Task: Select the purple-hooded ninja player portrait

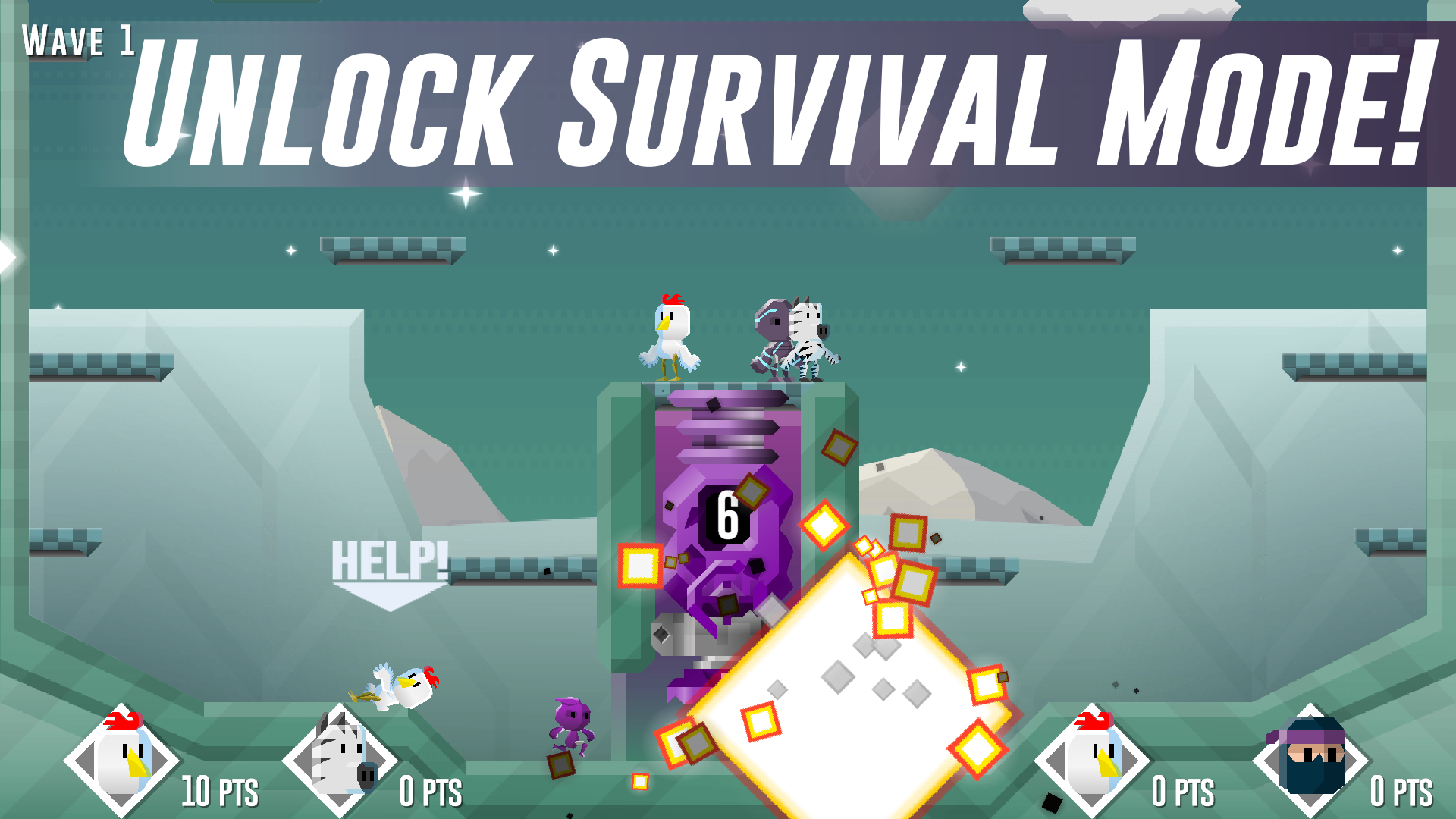Action: click(x=1310, y=759)
